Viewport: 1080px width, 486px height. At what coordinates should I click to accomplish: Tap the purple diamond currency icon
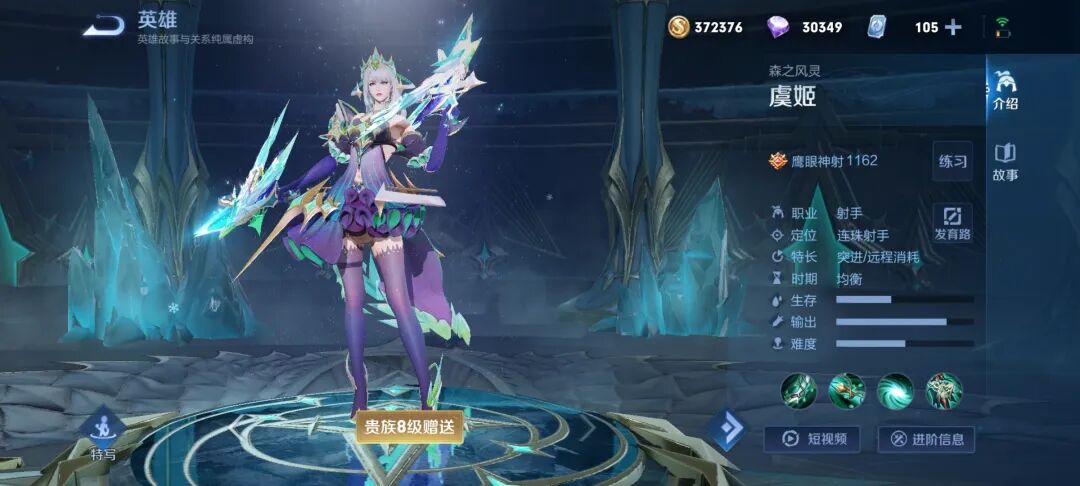[777, 27]
